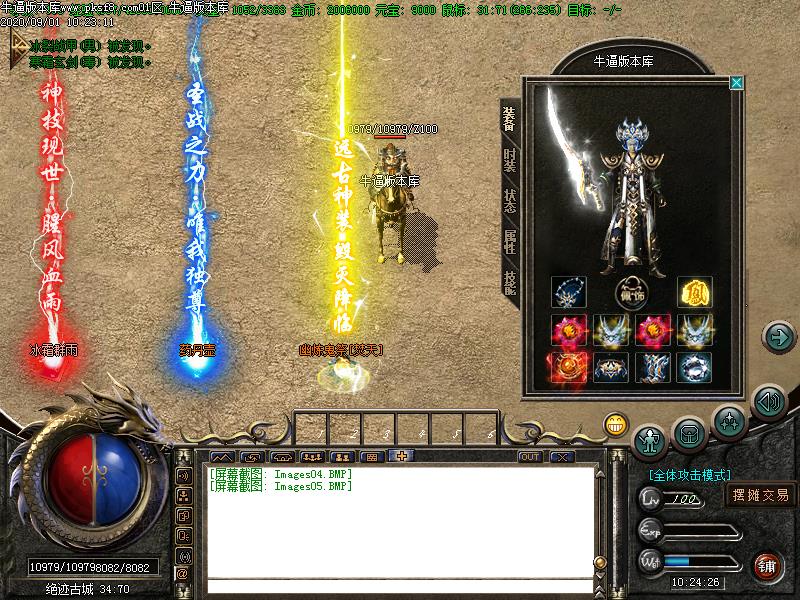Click the X button above the chat window
This screenshot has width=800, height=600.
562,457
